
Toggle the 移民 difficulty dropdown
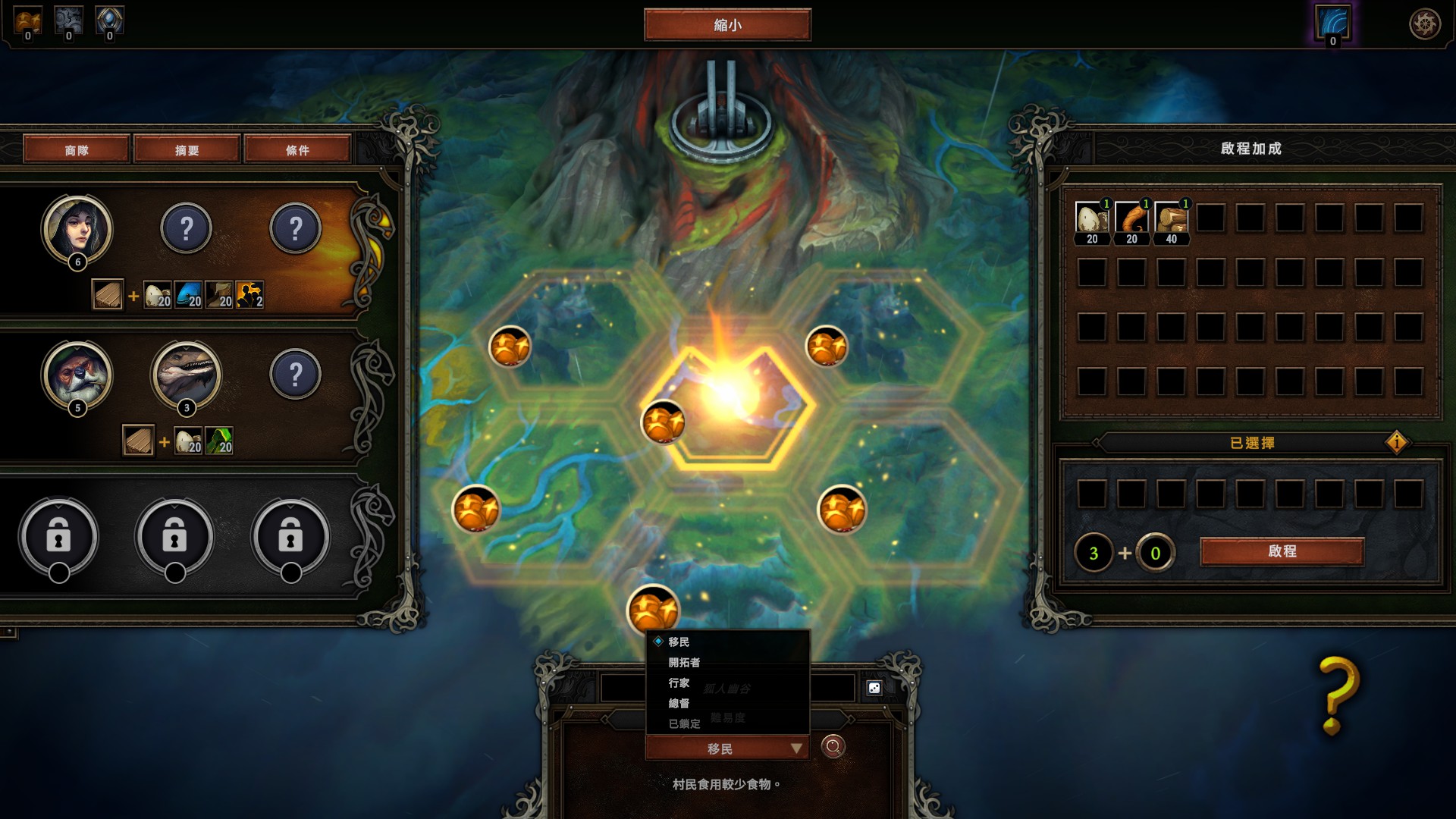pos(726,748)
